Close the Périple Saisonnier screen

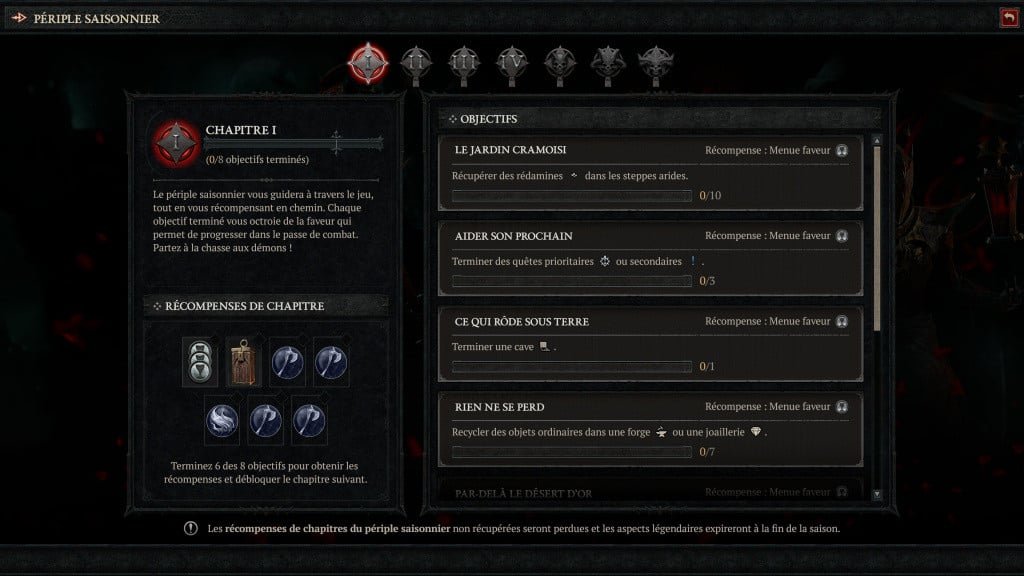click(1007, 18)
